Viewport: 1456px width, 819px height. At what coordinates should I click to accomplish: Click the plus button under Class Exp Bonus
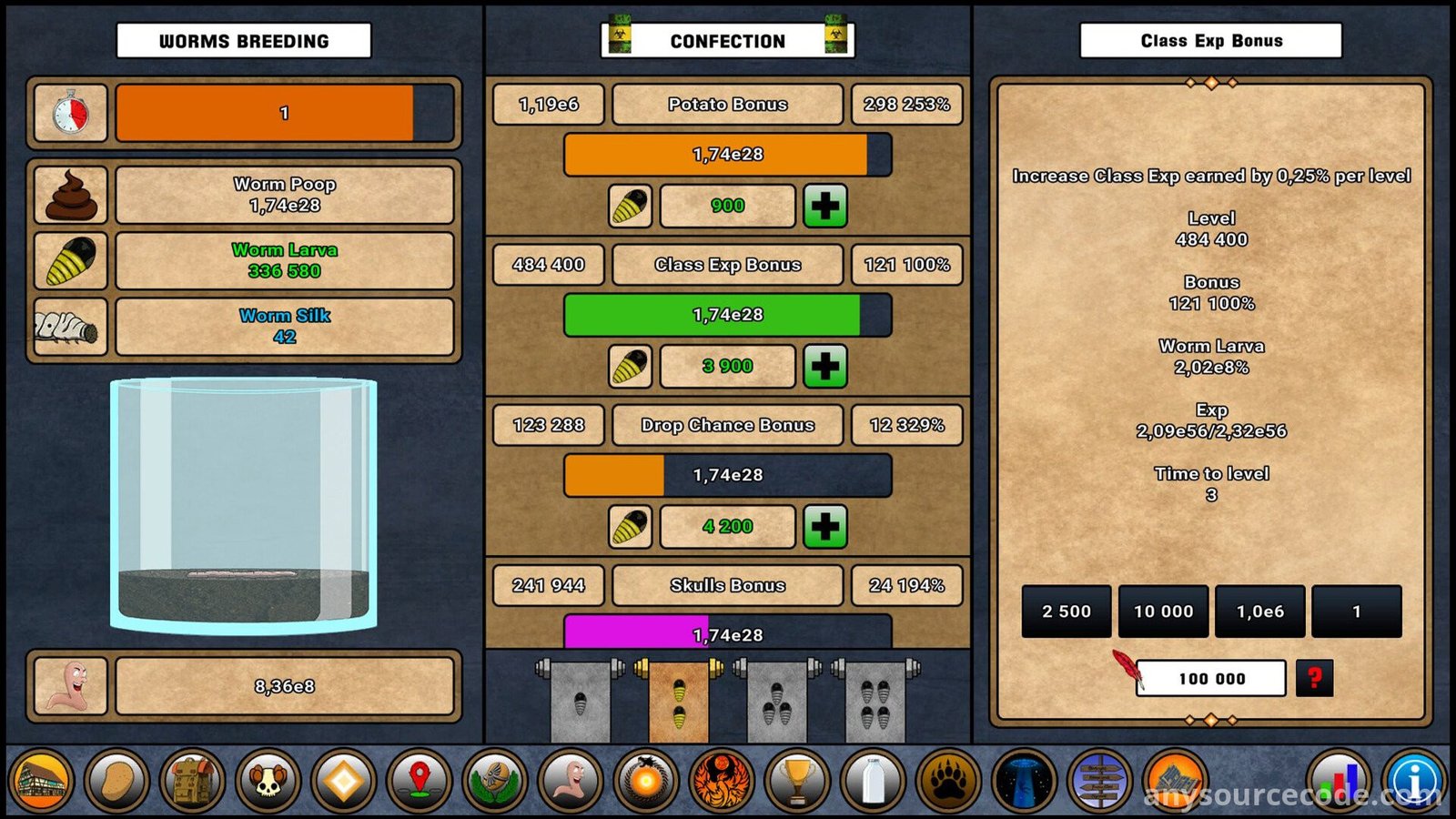[x=824, y=366]
